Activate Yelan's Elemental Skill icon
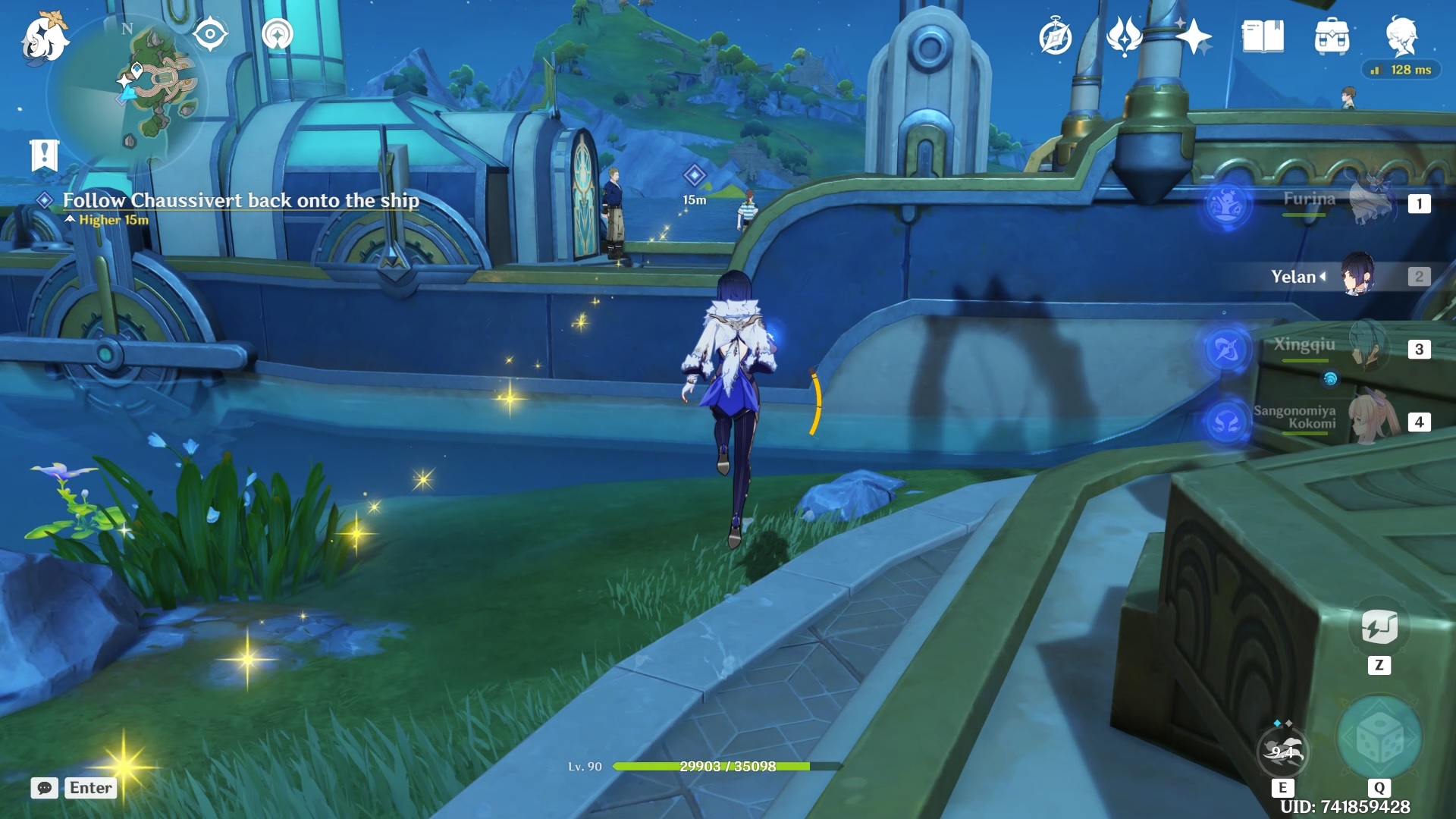Viewport: 1456px width, 819px height. (1282, 751)
